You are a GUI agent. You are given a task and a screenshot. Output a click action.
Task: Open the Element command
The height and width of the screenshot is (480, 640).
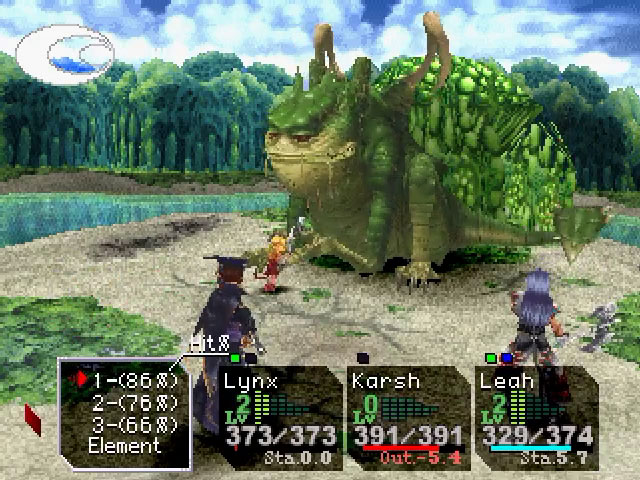tap(125, 446)
